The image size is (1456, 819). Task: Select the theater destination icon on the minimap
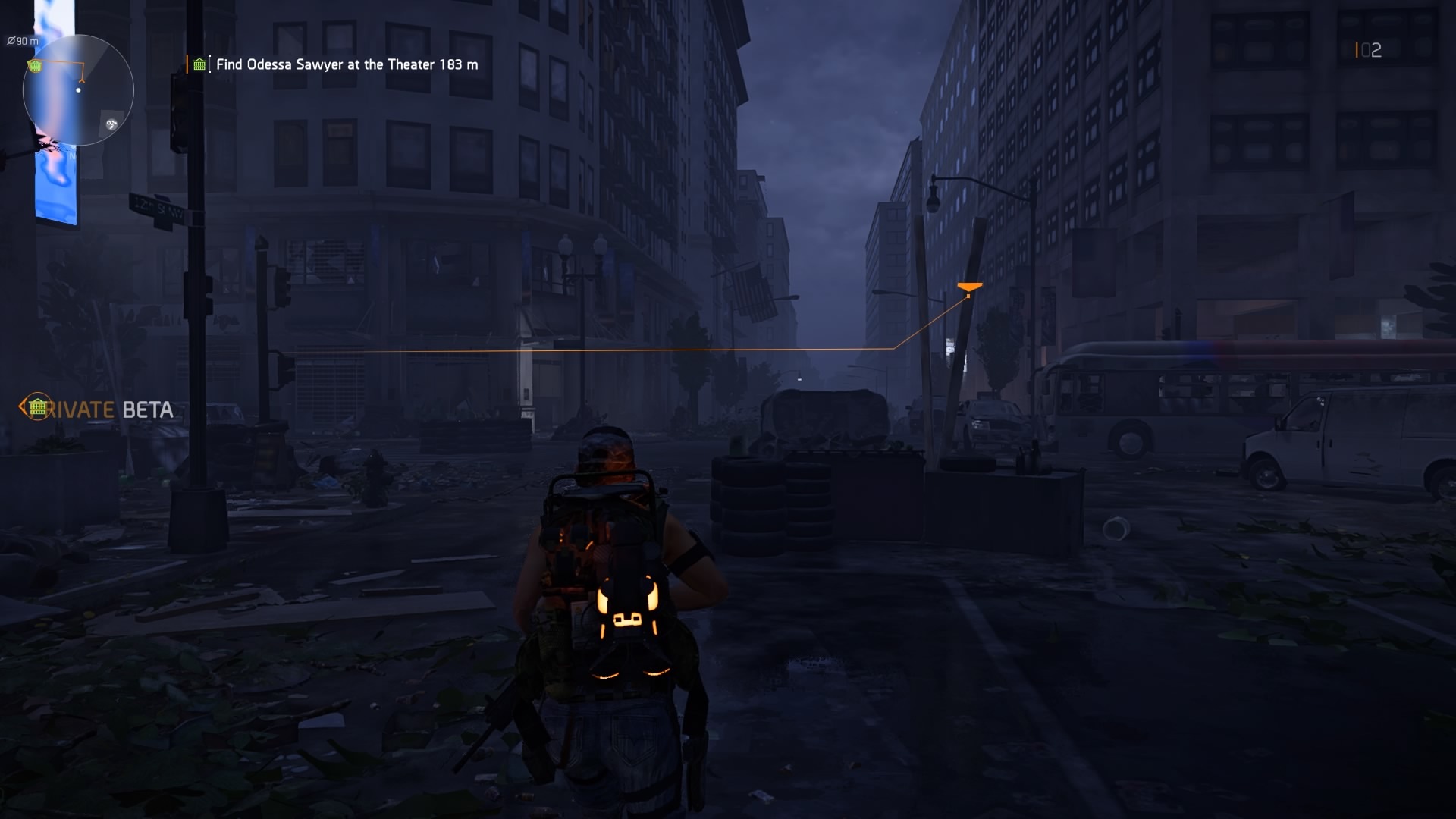35,66
